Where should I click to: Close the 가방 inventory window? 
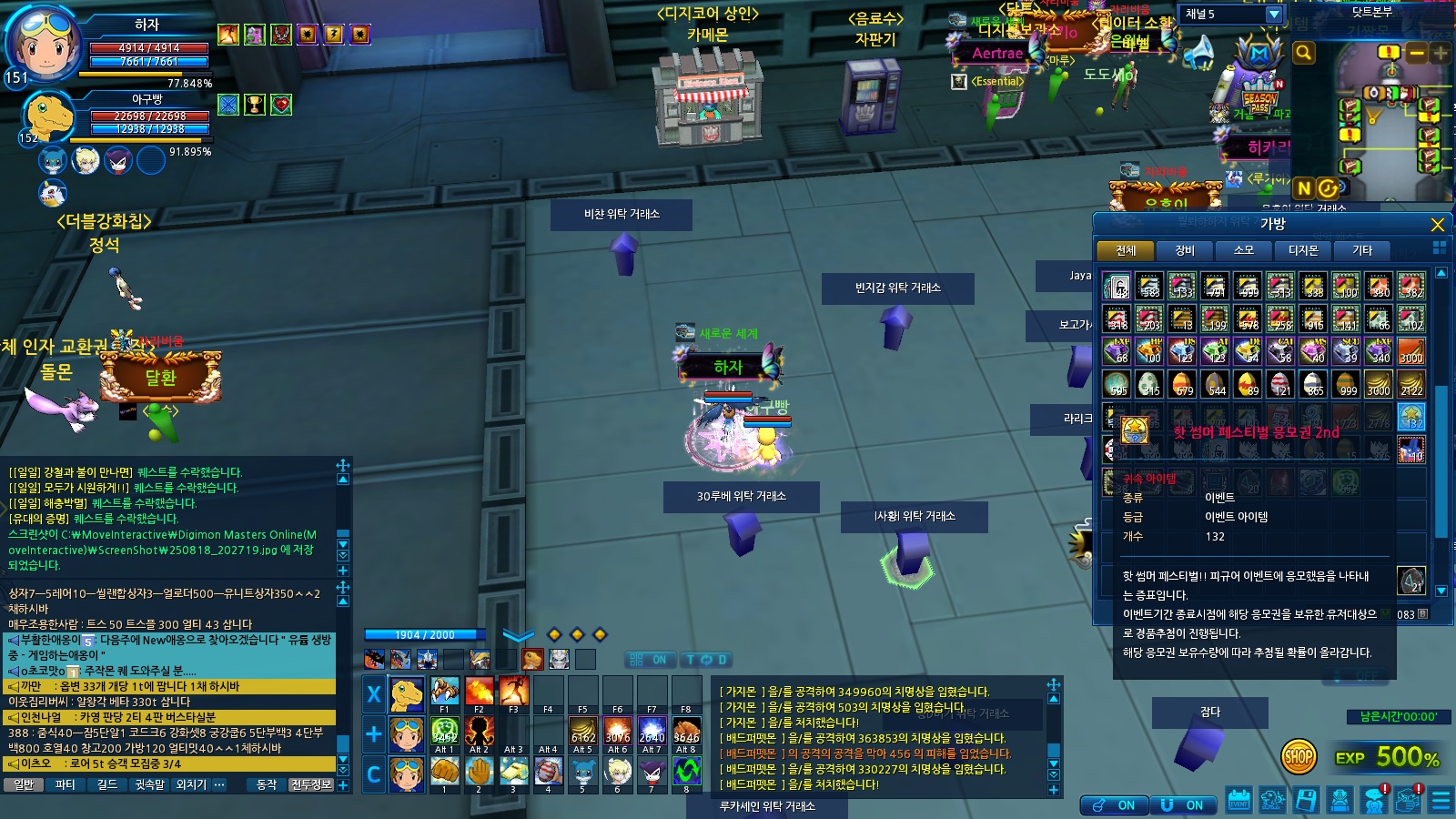tap(1437, 225)
